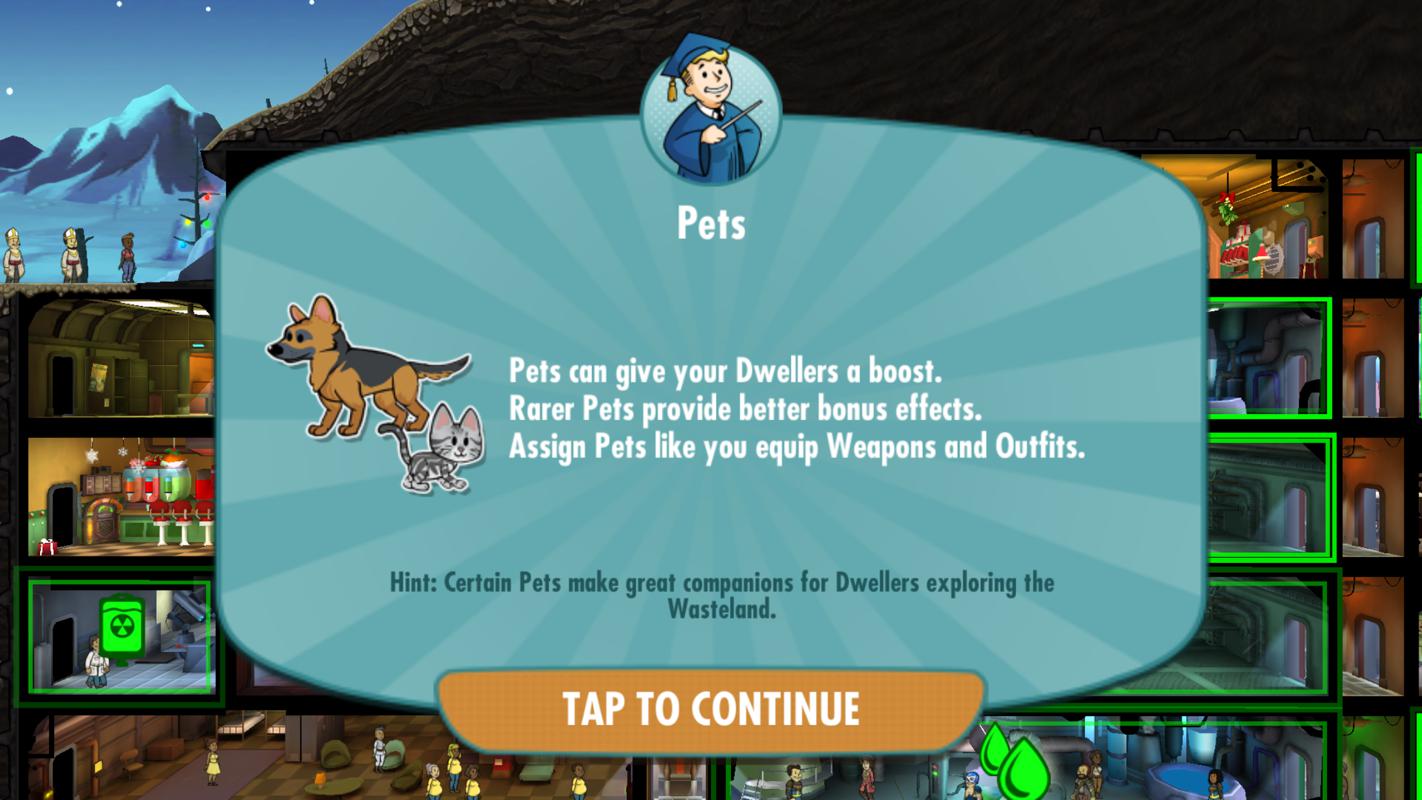Screen dimensions: 1422x800
Task: Tap the TAP TO CONTINUE button
Action: [x=710, y=709]
